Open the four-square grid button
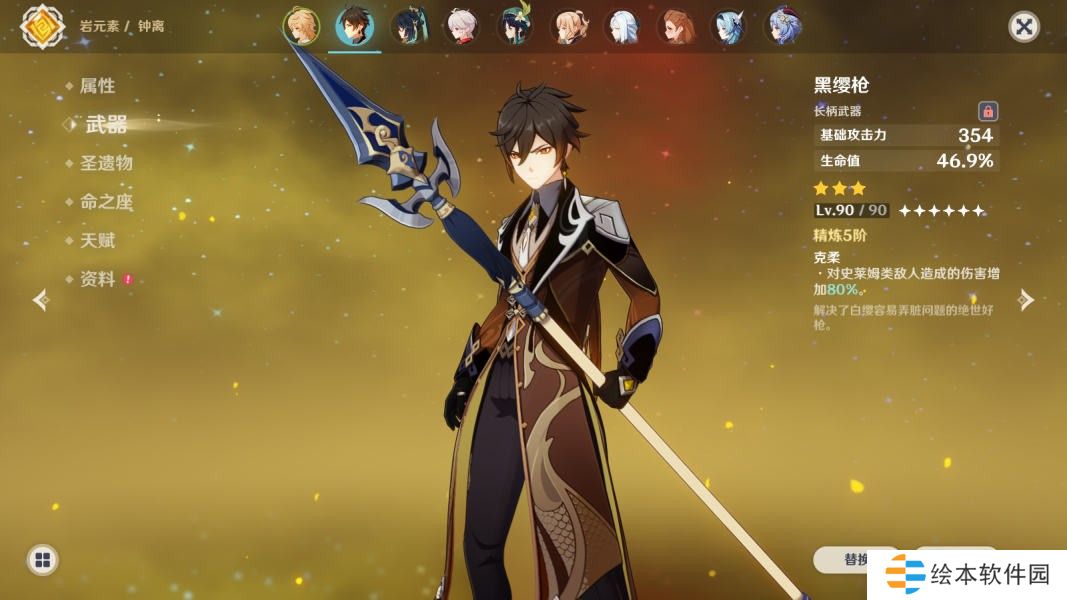 tap(42, 560)
